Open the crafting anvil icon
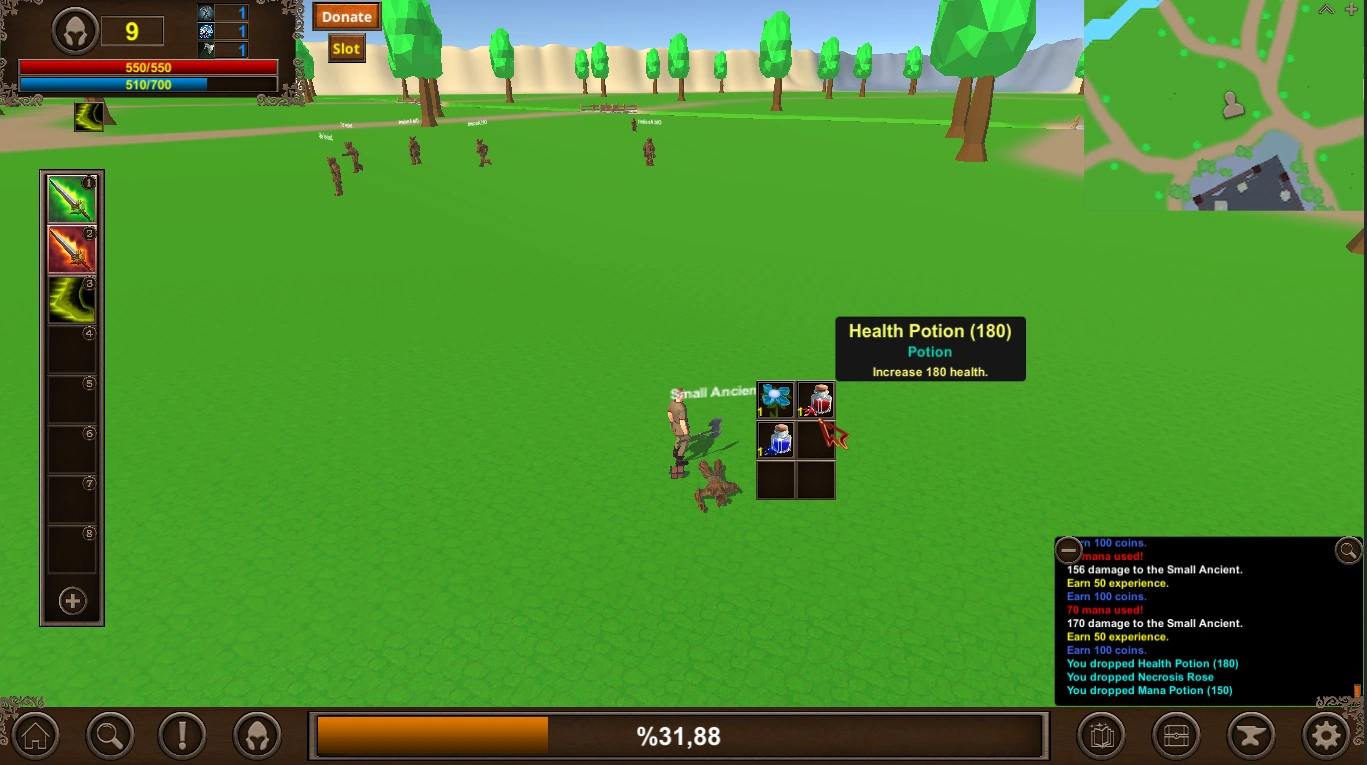This screenshot has width=1367, height=765. point(1249,735)
